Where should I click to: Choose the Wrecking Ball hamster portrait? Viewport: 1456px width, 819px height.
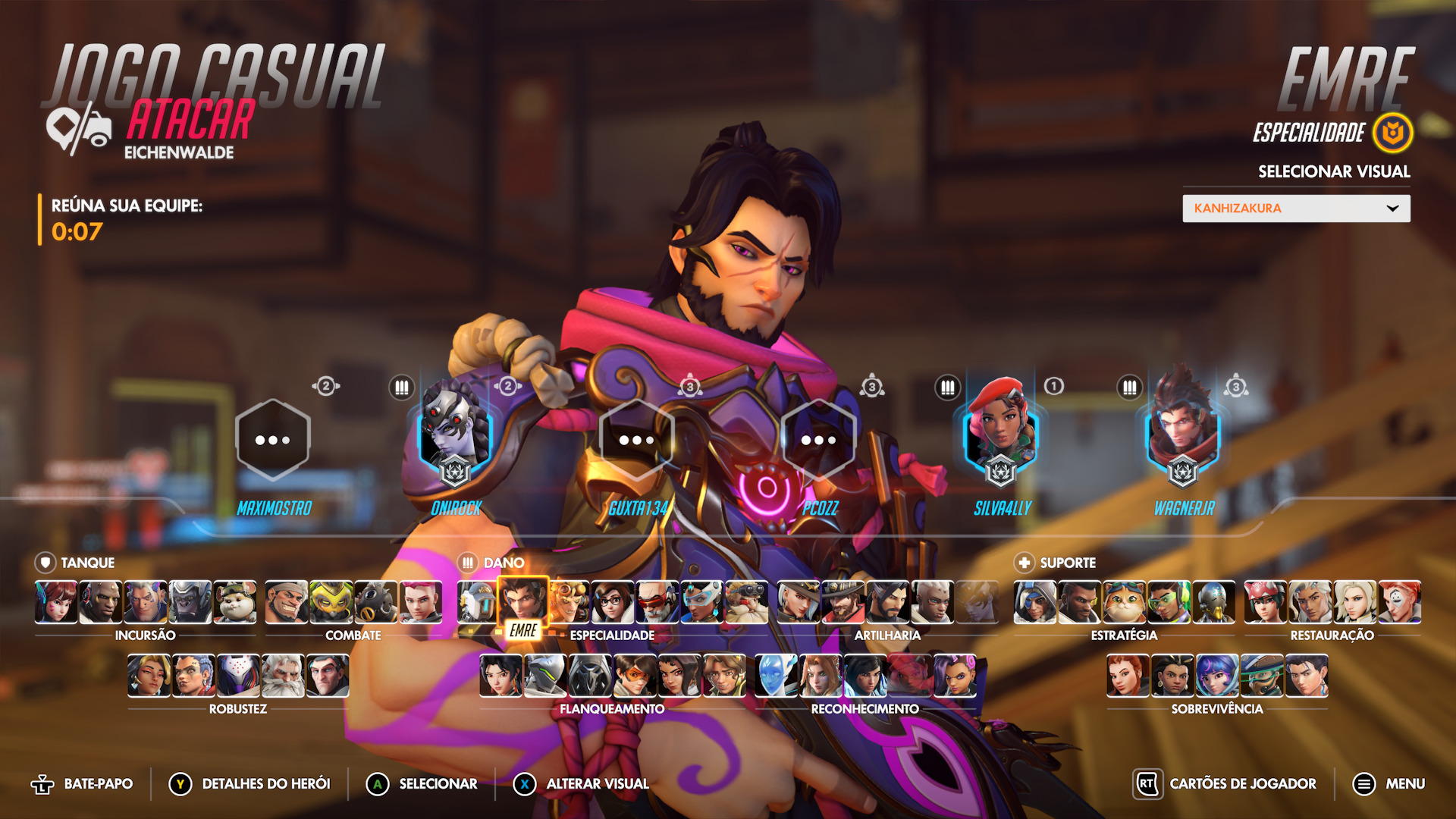coord(235,602)
